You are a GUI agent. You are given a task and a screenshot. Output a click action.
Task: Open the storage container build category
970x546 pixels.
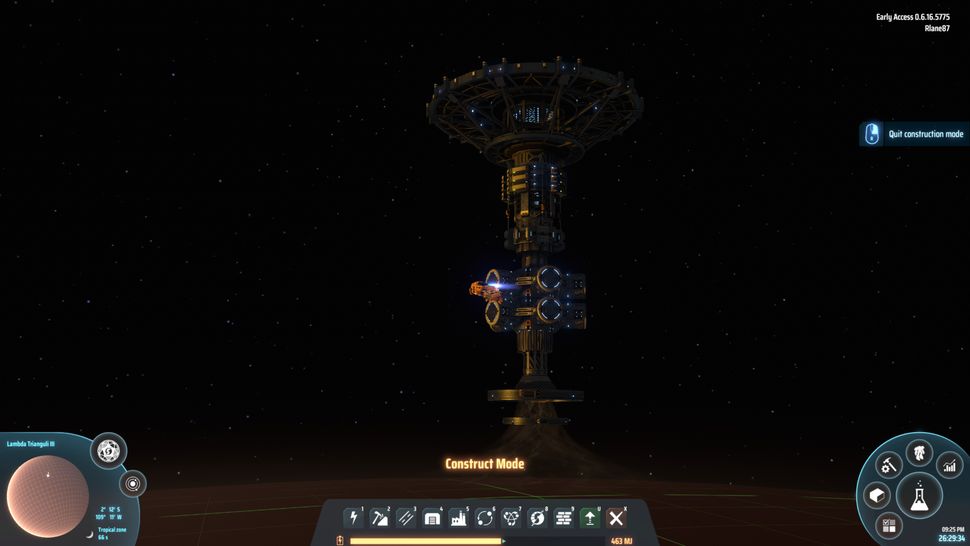[x=433, y=518]
